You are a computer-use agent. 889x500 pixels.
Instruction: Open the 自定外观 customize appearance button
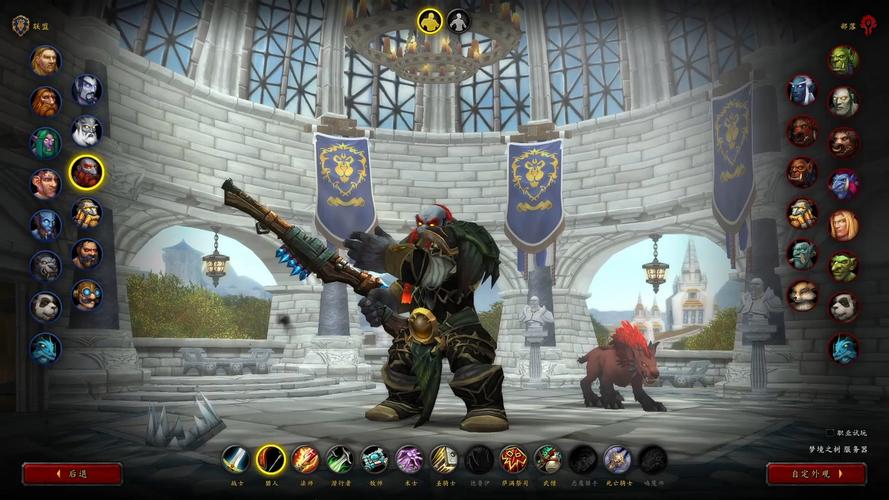[816, 473]
